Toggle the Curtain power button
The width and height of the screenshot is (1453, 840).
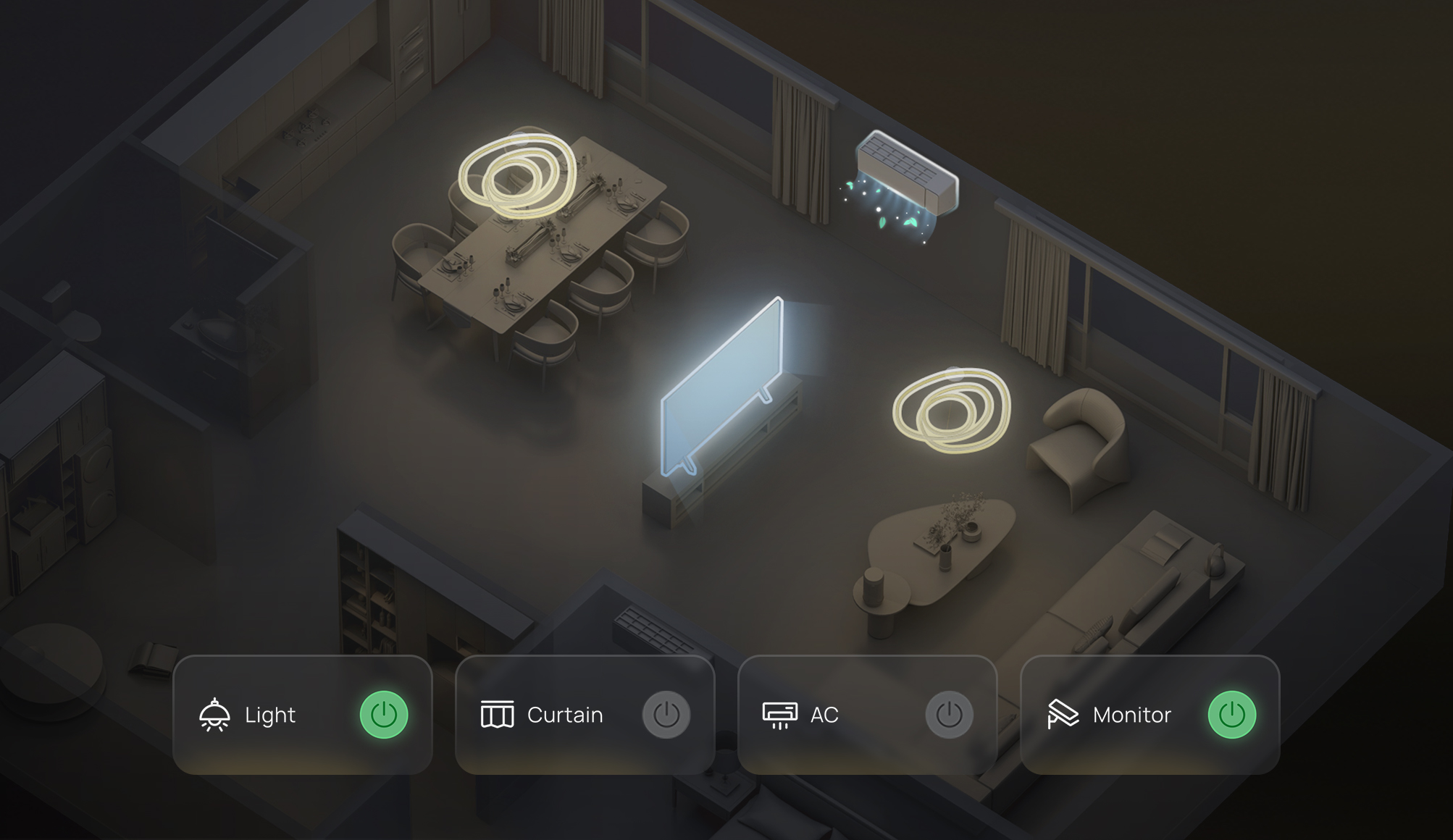(666, 715)
